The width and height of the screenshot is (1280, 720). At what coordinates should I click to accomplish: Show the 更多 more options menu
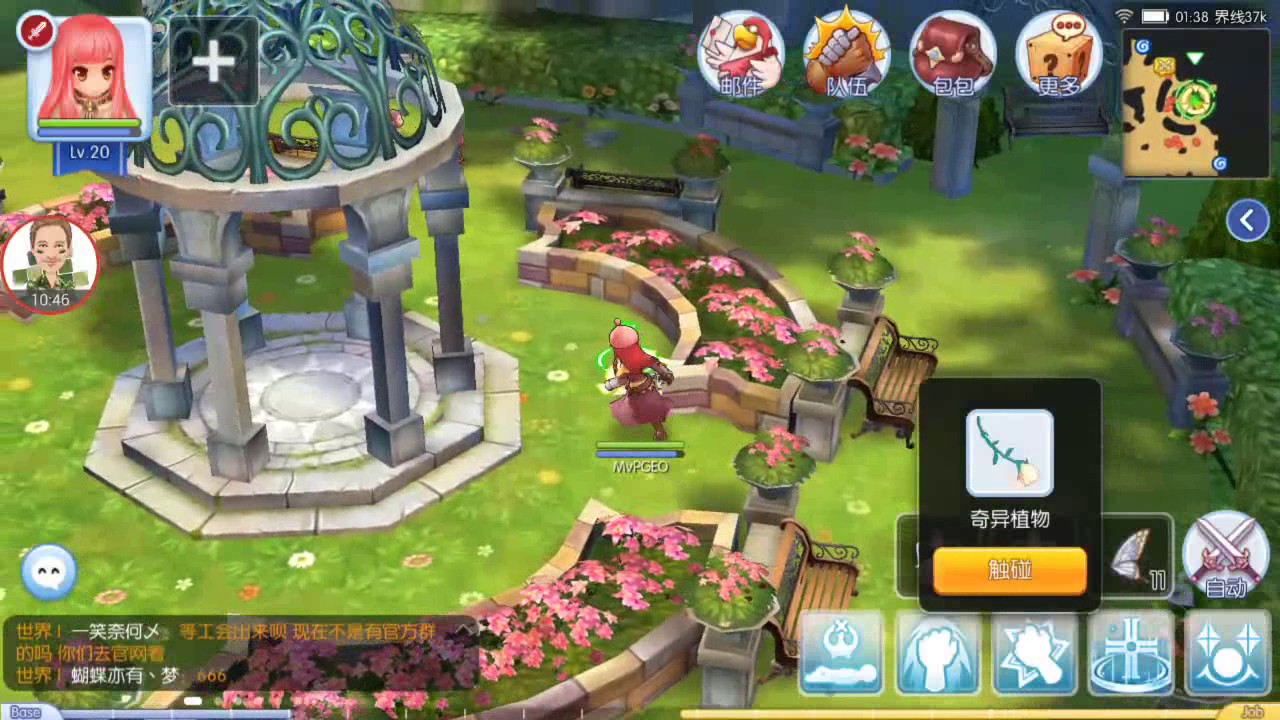(x=1058, y=54)
